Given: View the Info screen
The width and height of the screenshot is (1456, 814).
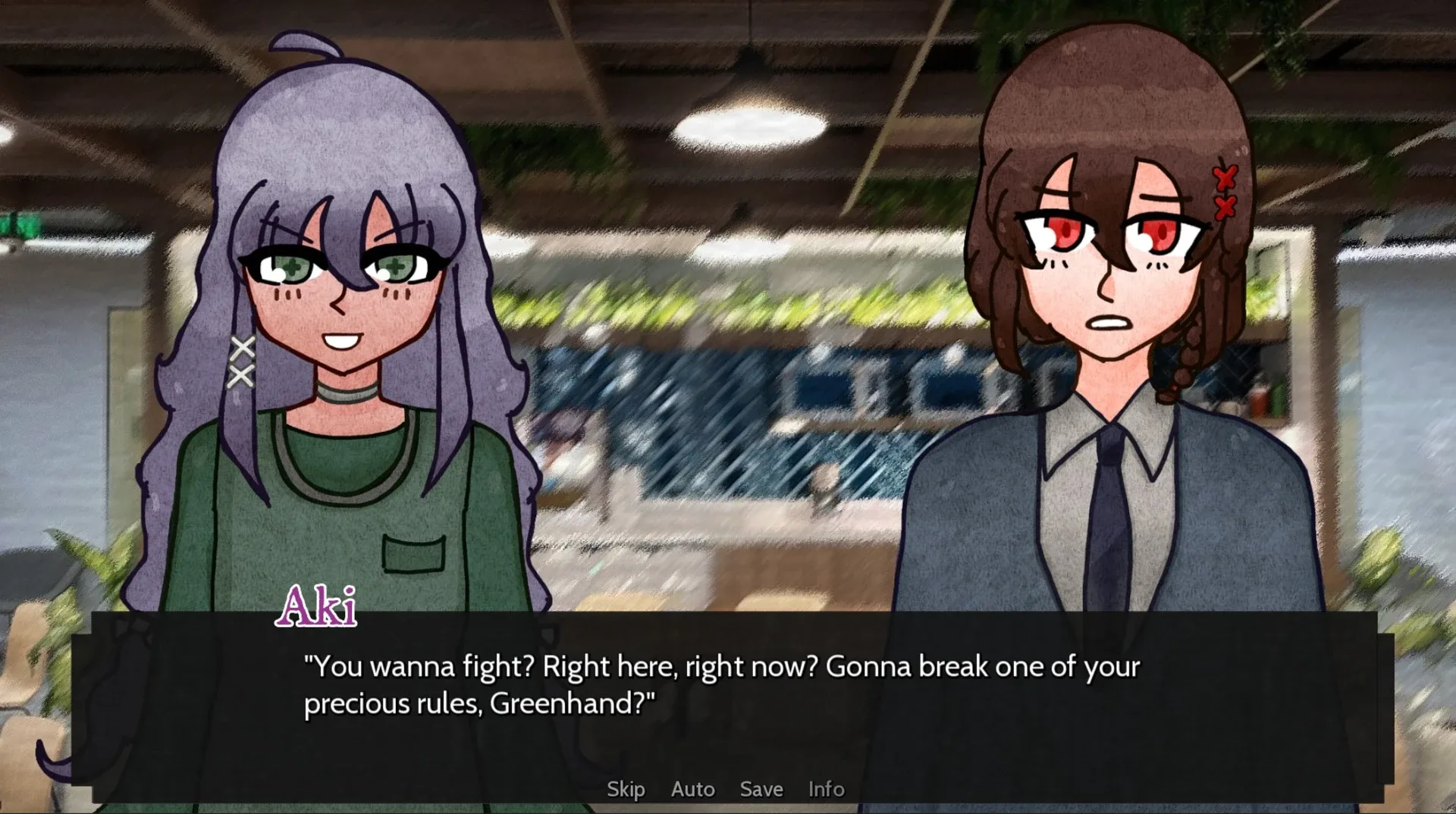Looking at the screenshot, I should coord(826,789).
